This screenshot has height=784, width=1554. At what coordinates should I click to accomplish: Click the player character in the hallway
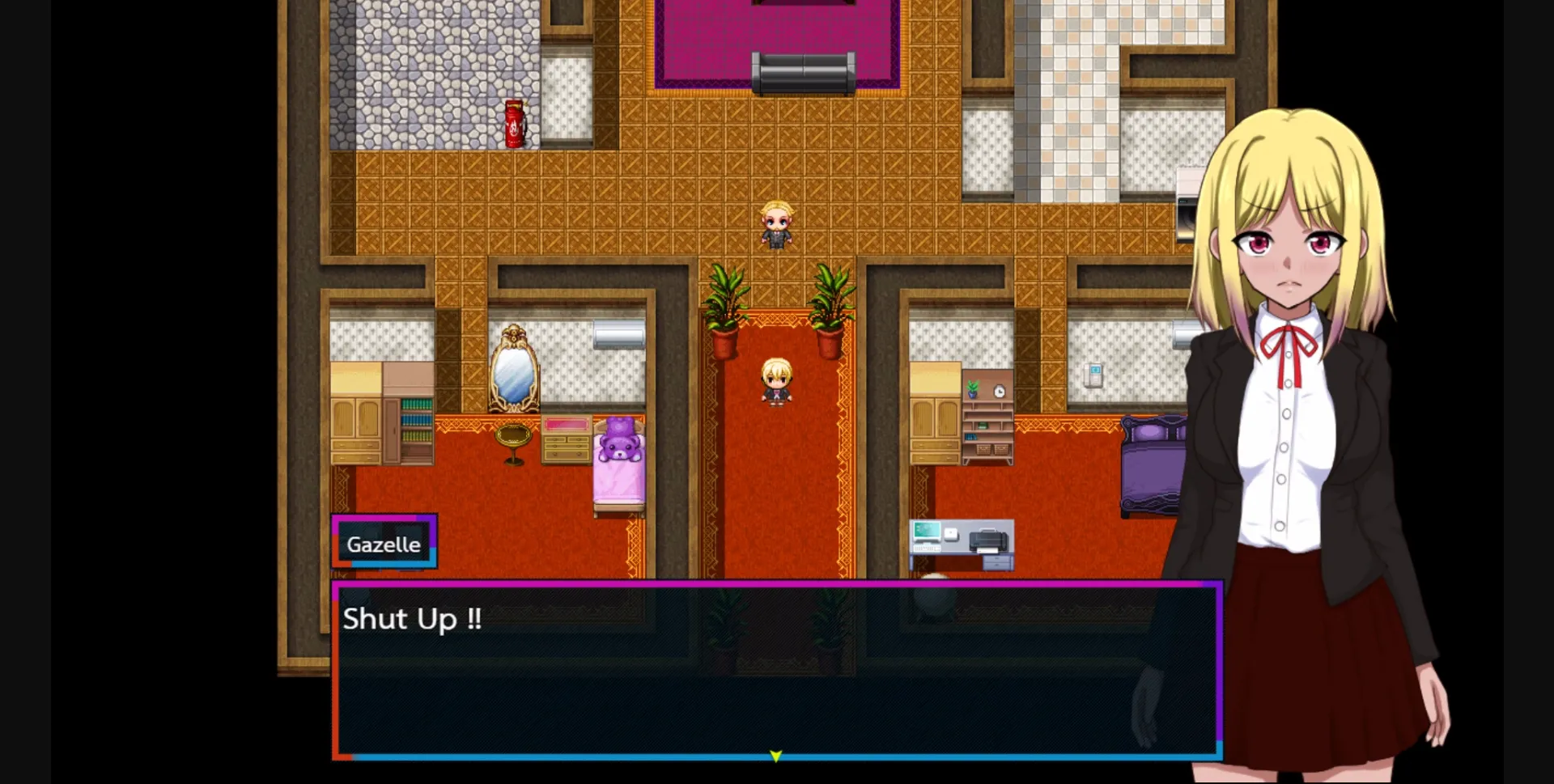pos(775,380)
